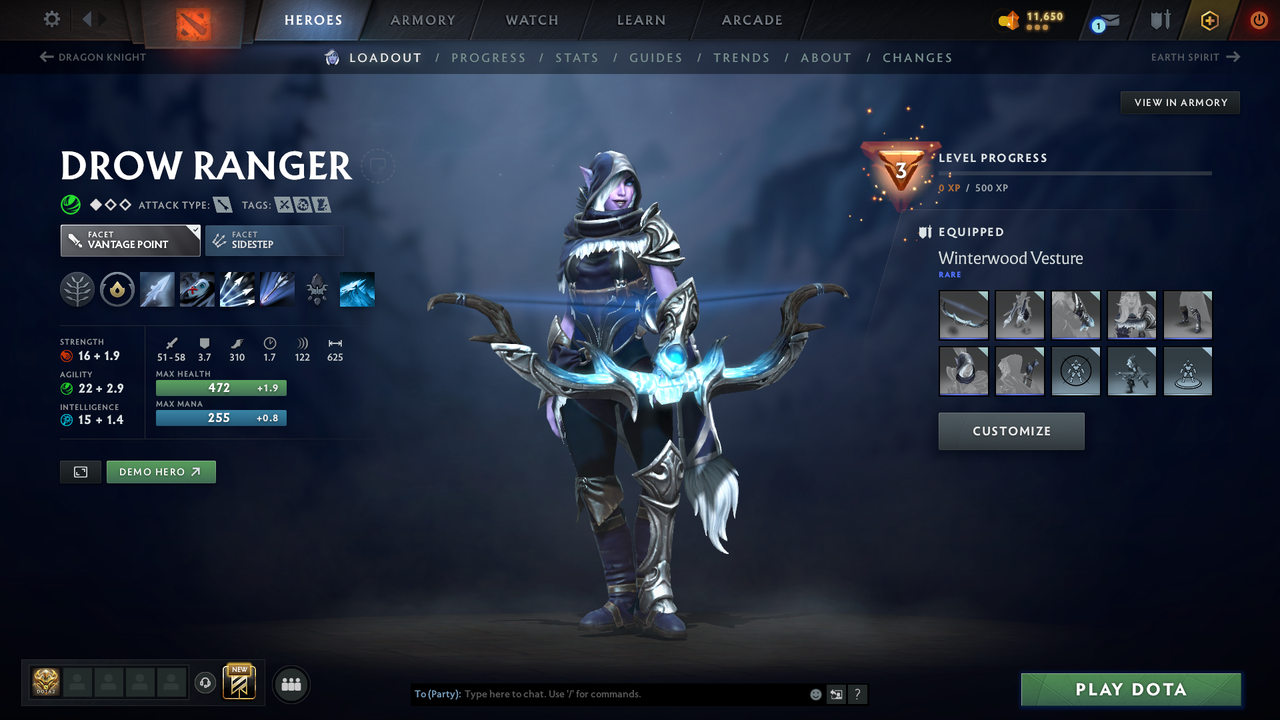Go to the Learn tab
The image size is (1280, 720).
coord(641,20)
